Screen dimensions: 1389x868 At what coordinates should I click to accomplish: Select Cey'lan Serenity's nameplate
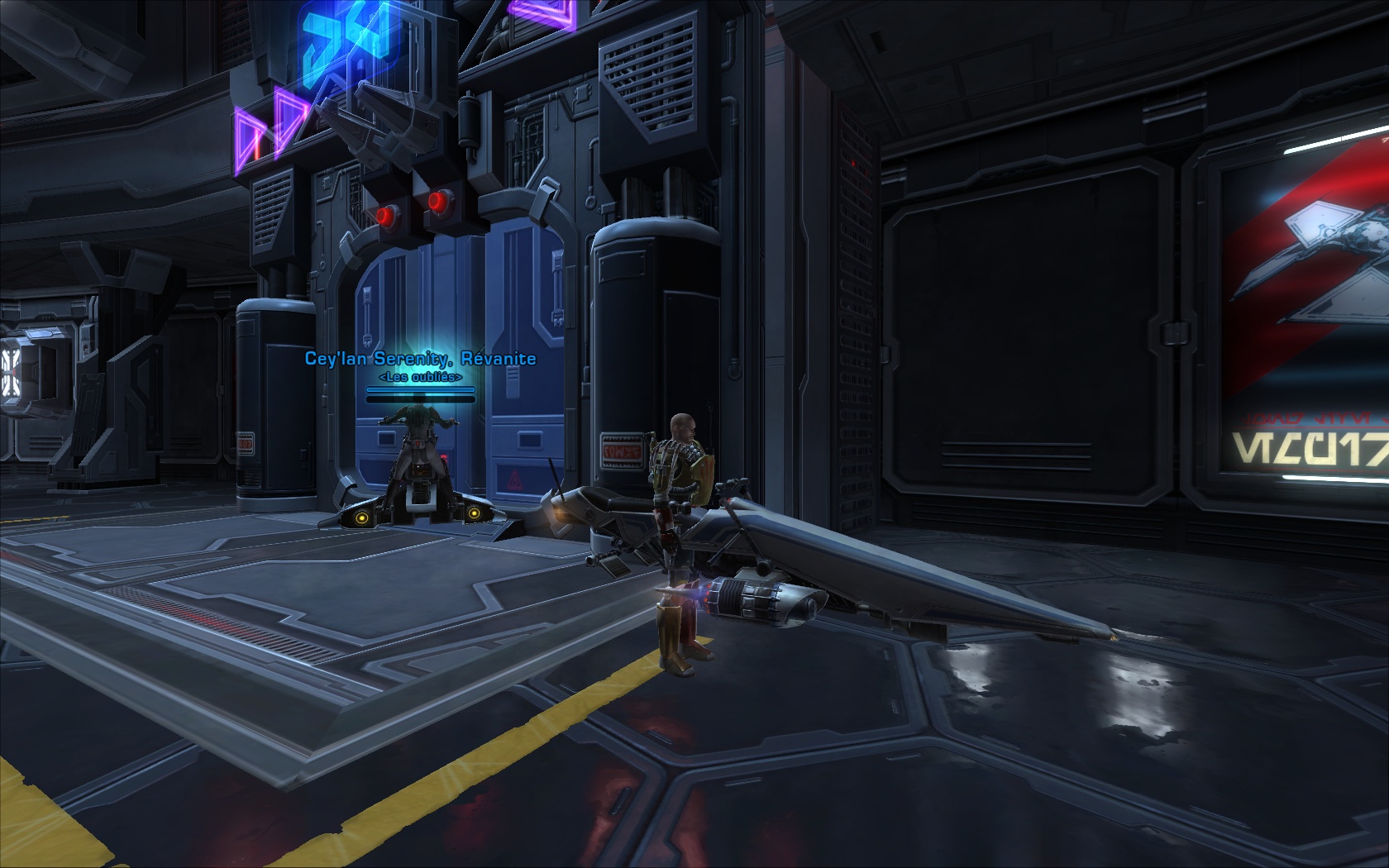click(420, 359)
